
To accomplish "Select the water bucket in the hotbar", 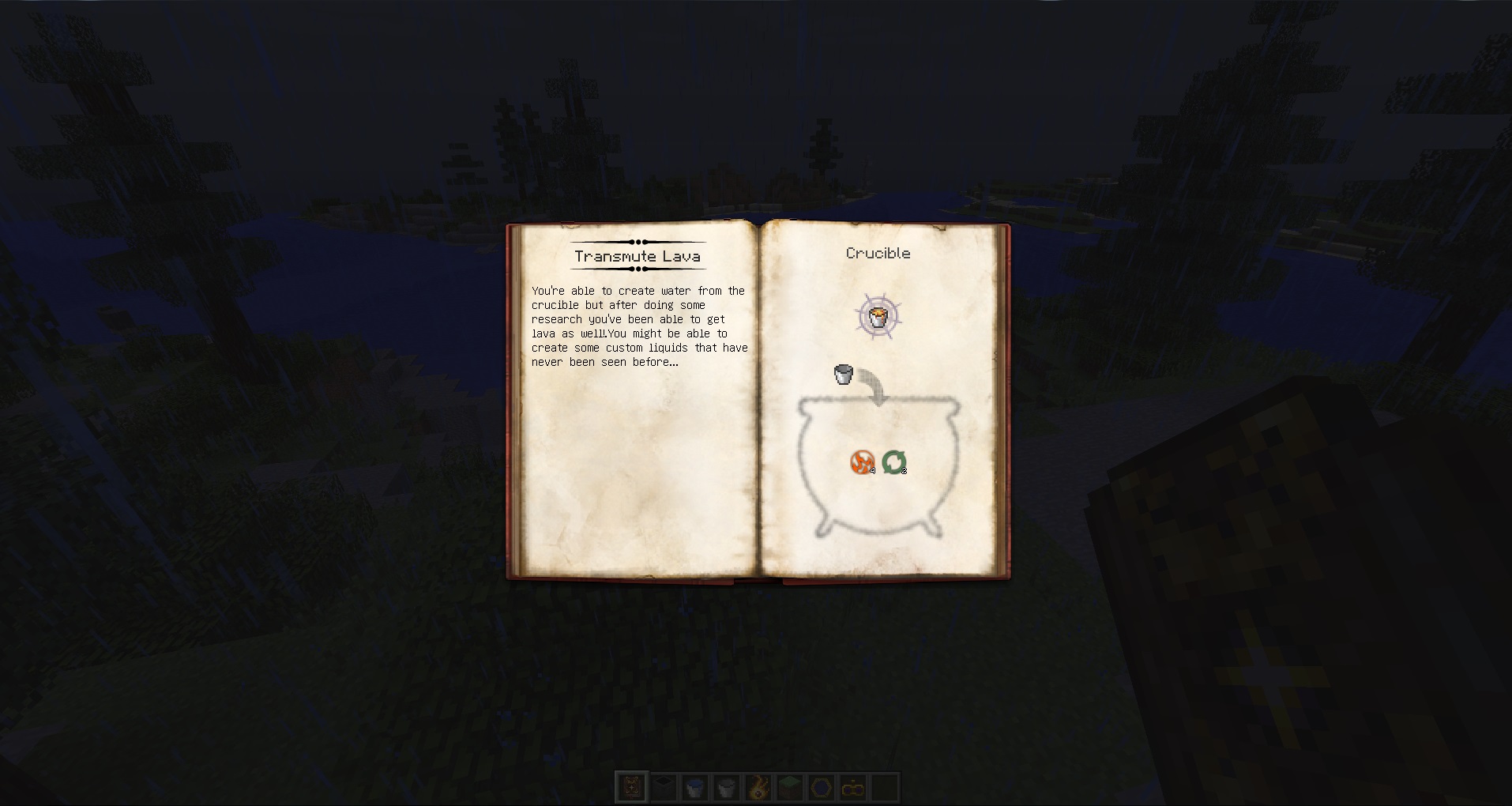I will coord(695,787).
